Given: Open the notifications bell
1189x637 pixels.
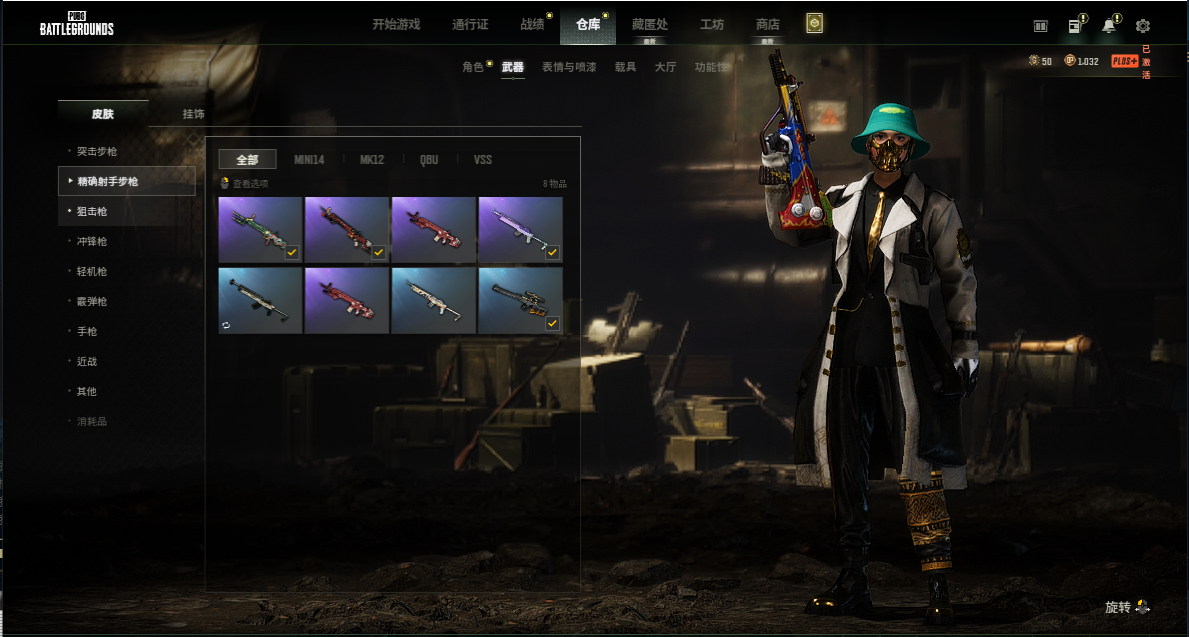Looking at the screenshot, I should coord(1109,26).
